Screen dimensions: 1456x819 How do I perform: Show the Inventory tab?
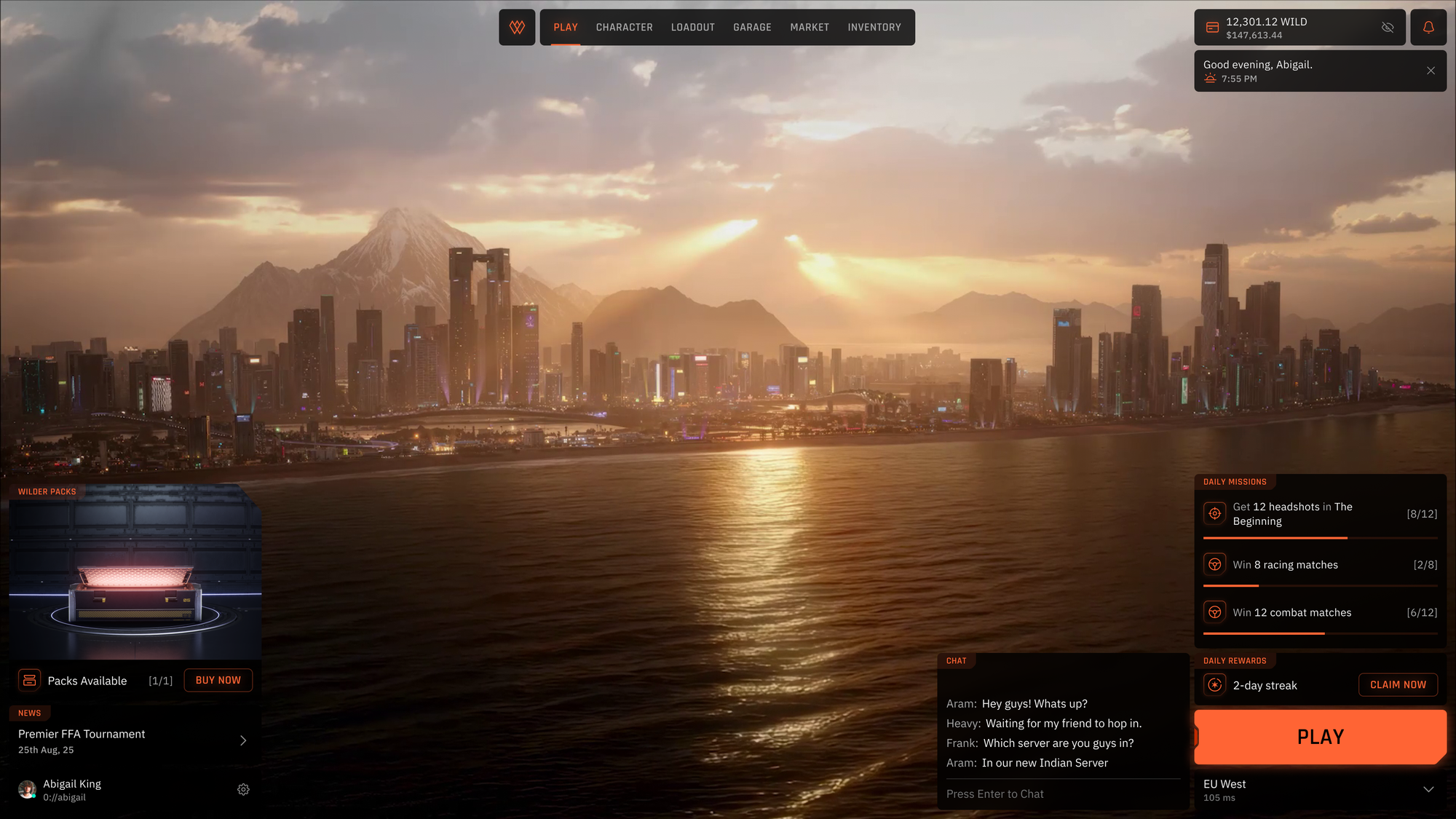[874, 28]
